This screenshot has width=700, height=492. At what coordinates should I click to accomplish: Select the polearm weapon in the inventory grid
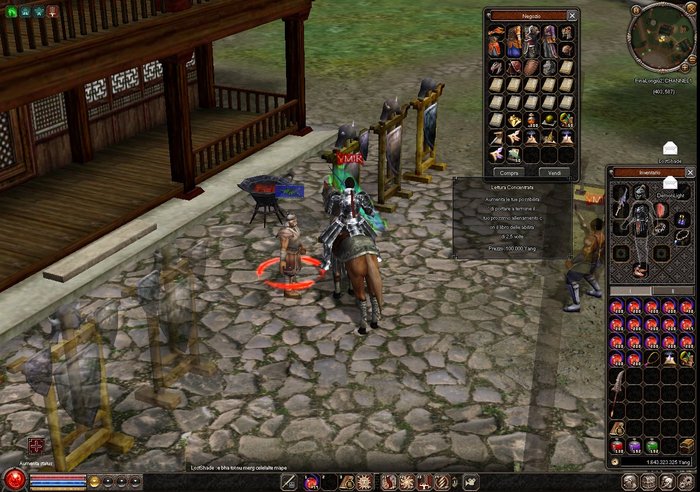coord(619,389)
